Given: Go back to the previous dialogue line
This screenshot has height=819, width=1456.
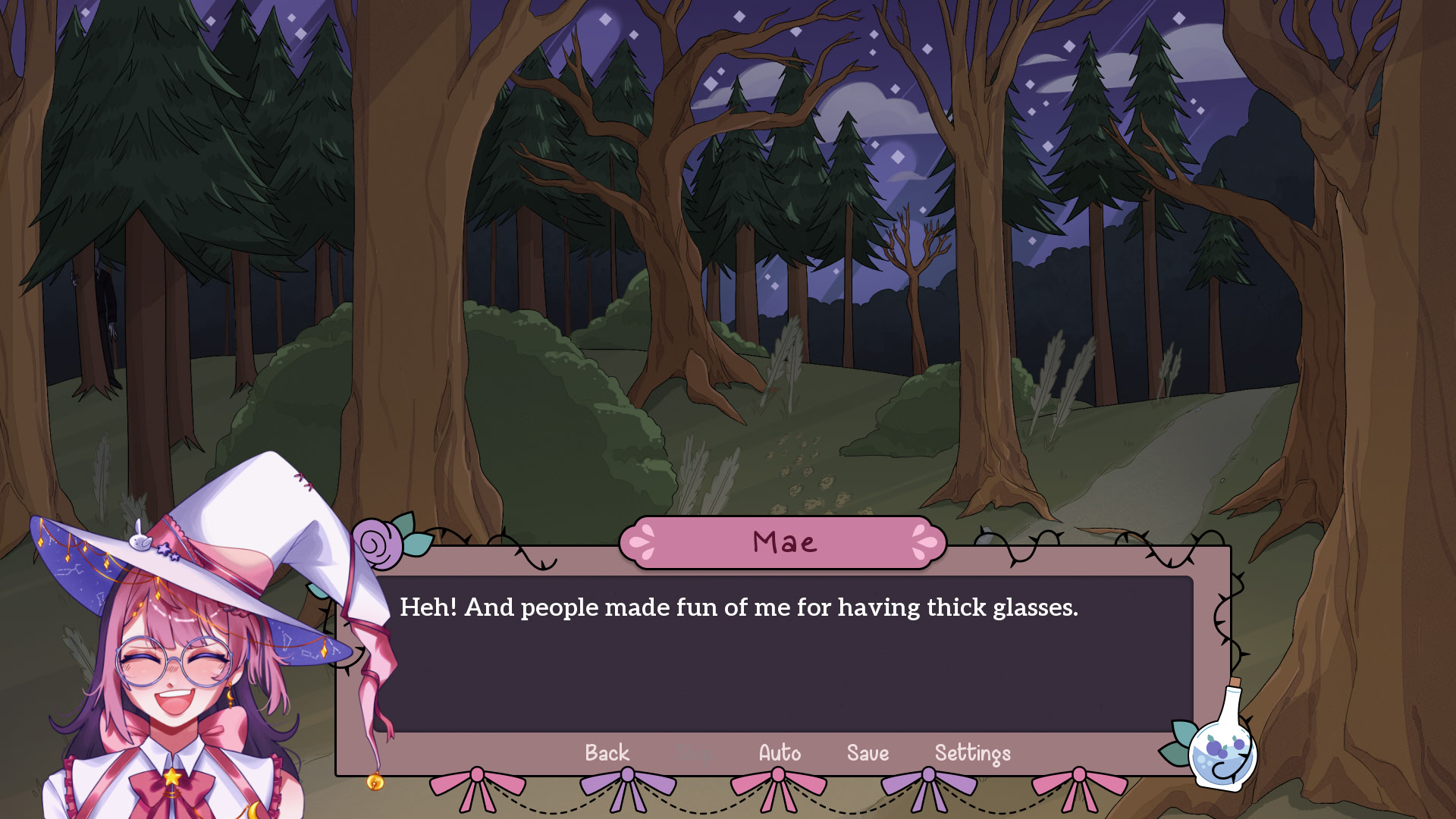Looking at the screenshot, I should tap(607, 753).
